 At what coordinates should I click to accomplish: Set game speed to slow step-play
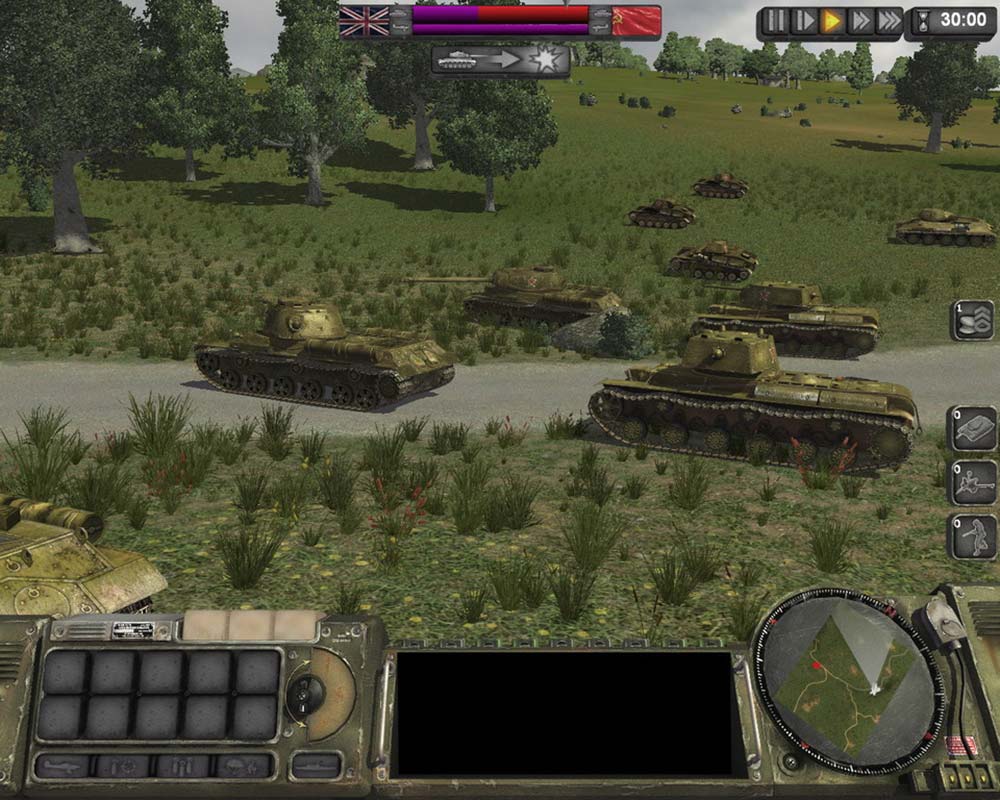pyautogui.click(x=803, y=21)
